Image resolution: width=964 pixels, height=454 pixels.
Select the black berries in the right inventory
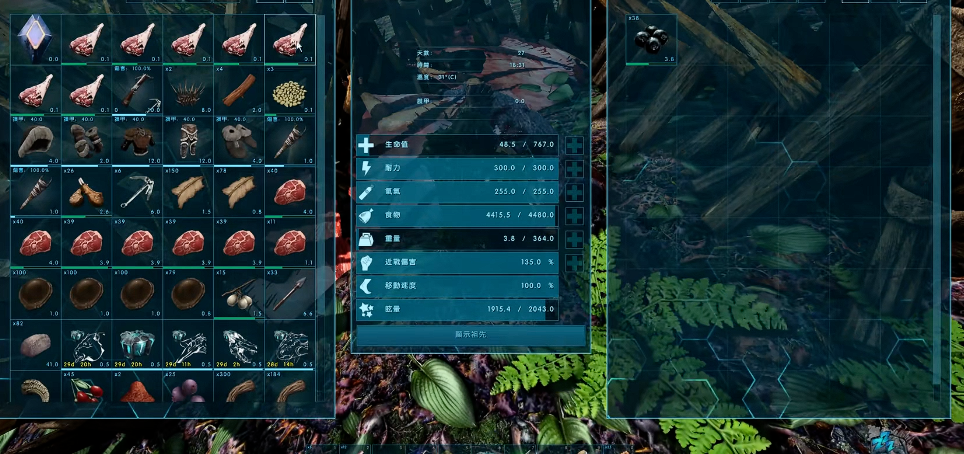(x=651, y=39)
